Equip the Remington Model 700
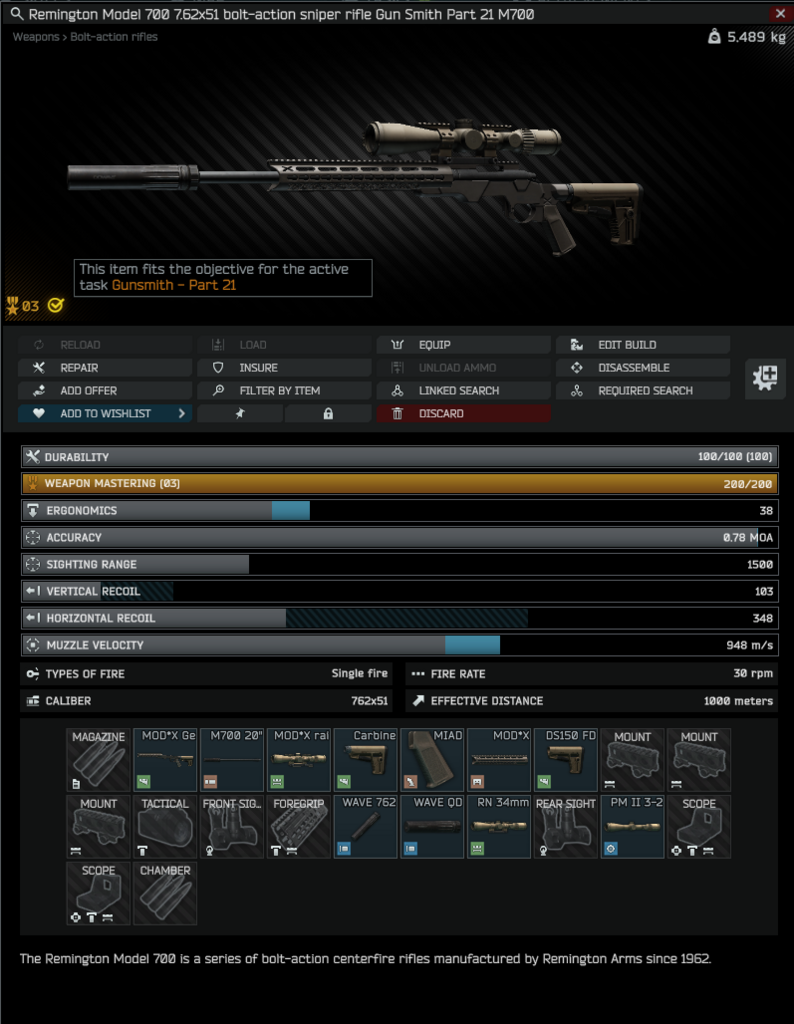This screenshot has width=794, height=1024. pos(464,344)
